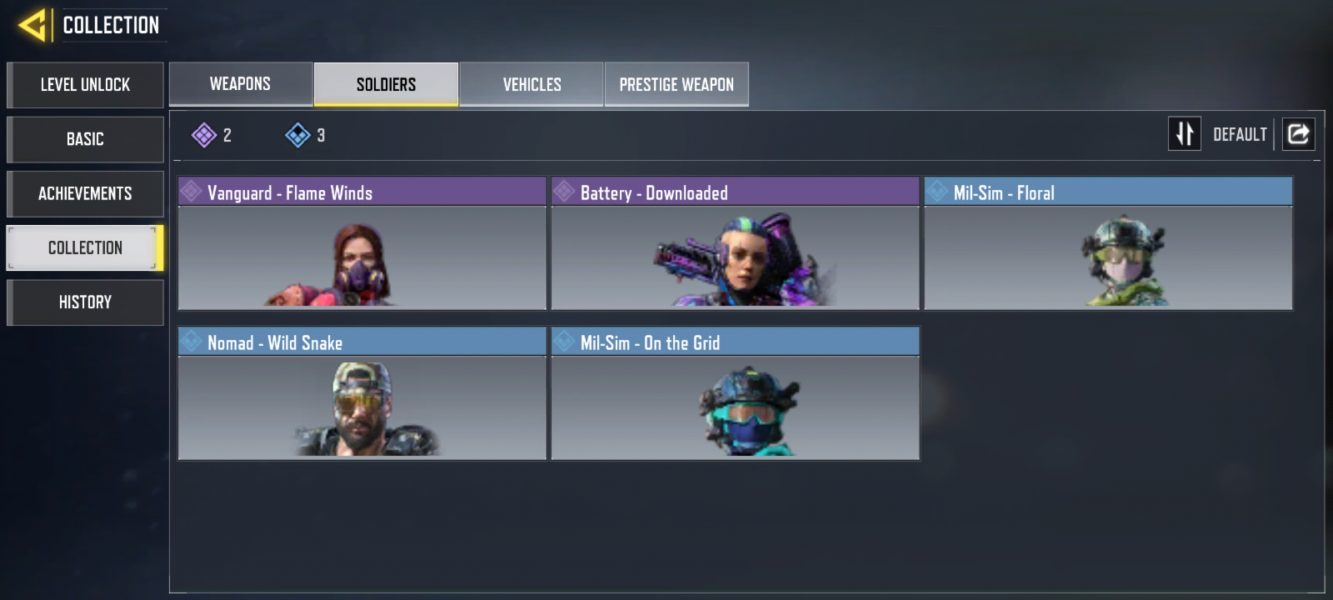Choose the Mil-Sim - On the Grid card
Screen dimensions: 1333x600
735,394
